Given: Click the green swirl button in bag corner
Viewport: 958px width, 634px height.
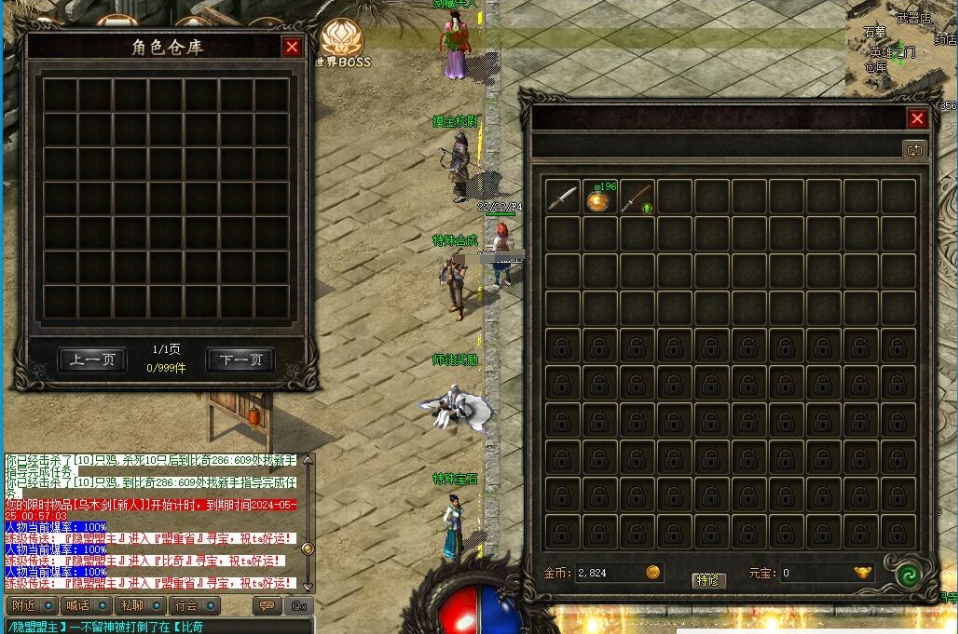Looking at the screenshot, I should pyautogui.click(x=908, y=576).
